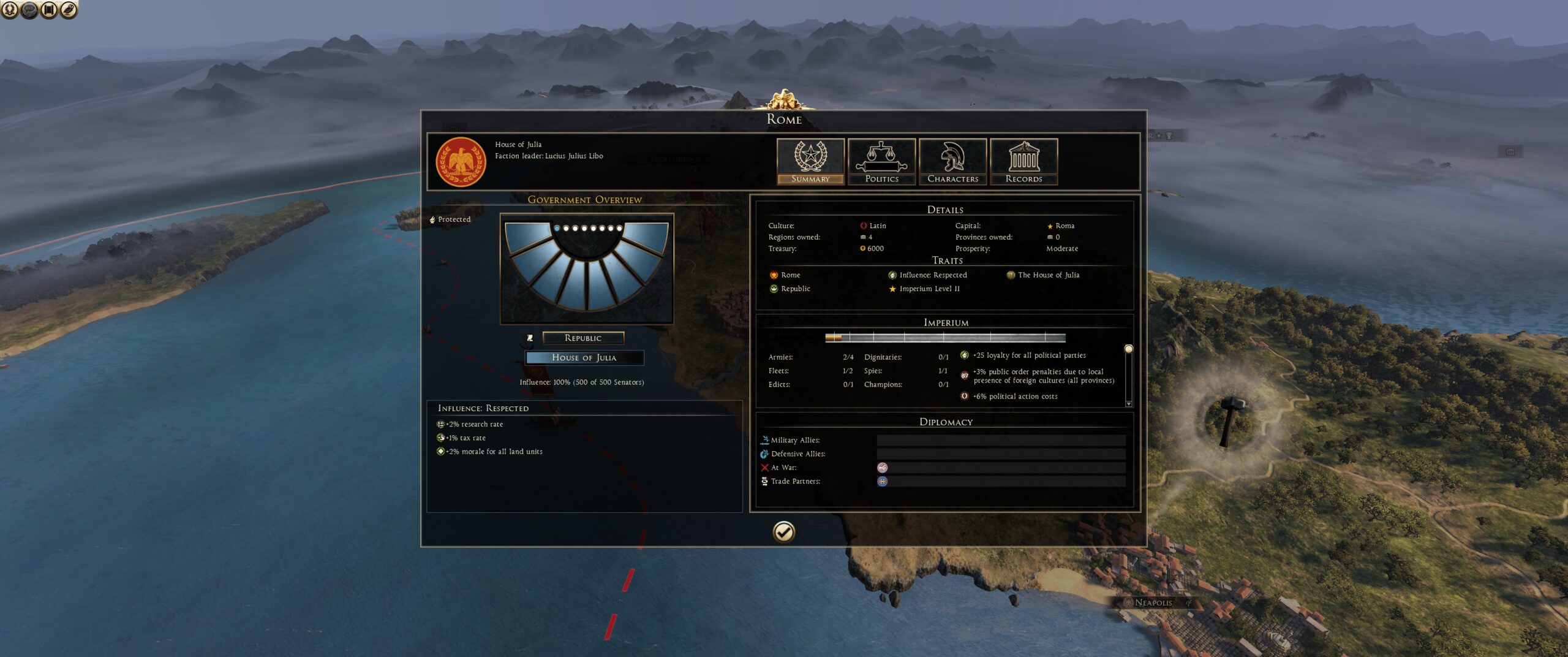Viewport: 1568px width, 657px height.
Task: Show the Characters tab
Action: 952,161
